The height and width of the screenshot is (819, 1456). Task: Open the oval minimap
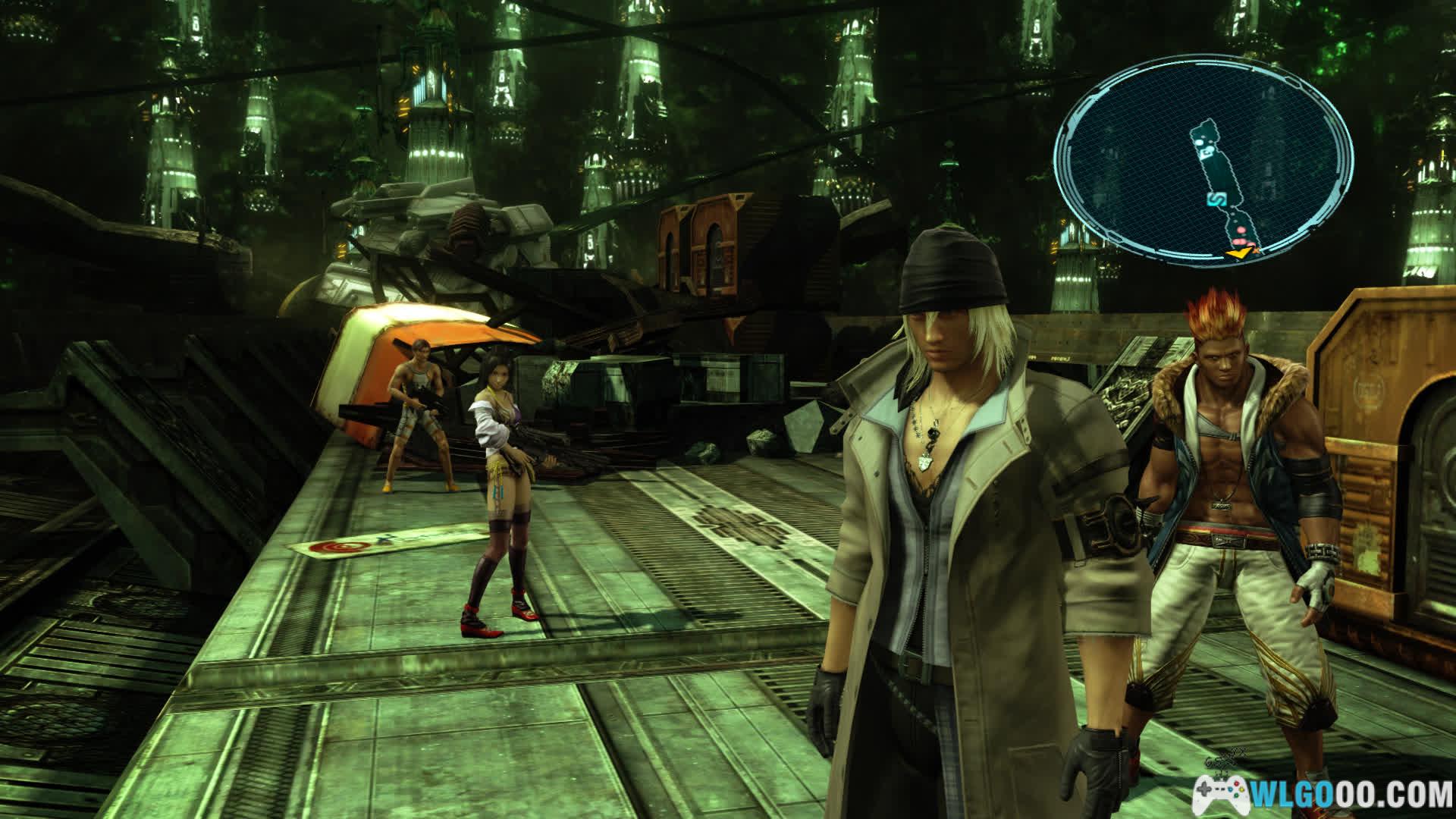(x=1203, y=158)
